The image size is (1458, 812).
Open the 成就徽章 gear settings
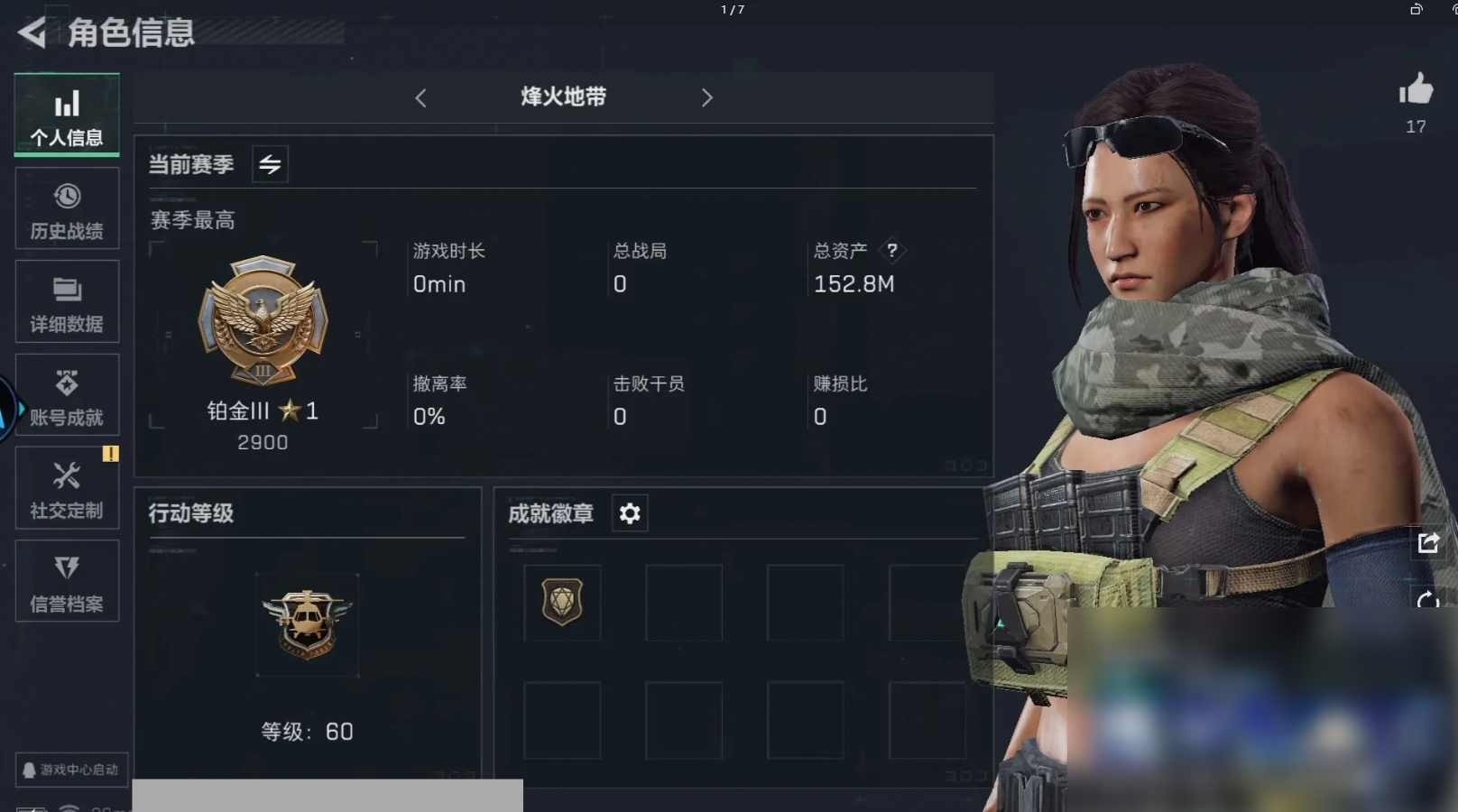pyautogui.click(x=630, y=513)
